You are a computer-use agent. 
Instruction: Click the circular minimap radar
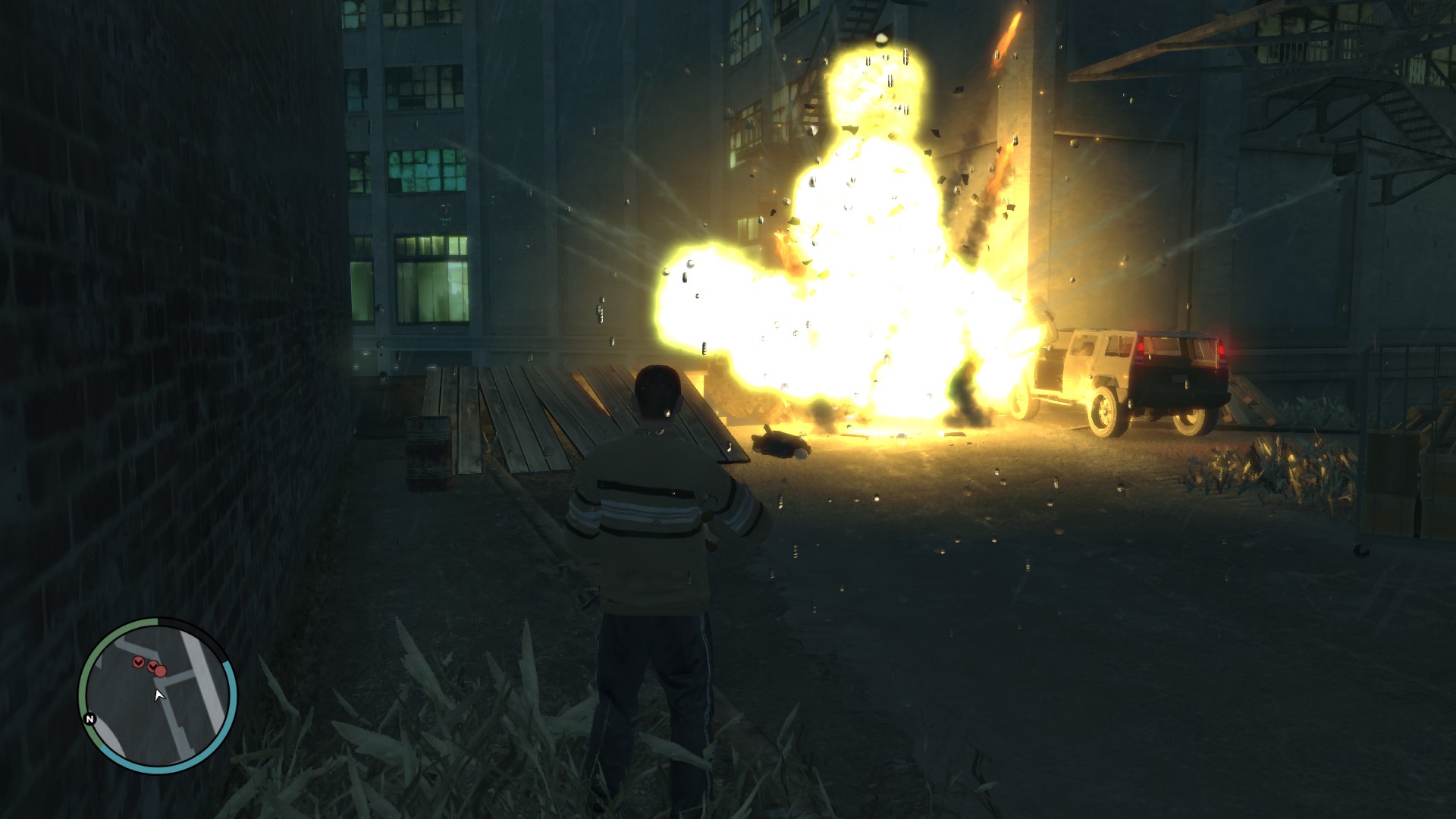158,695
